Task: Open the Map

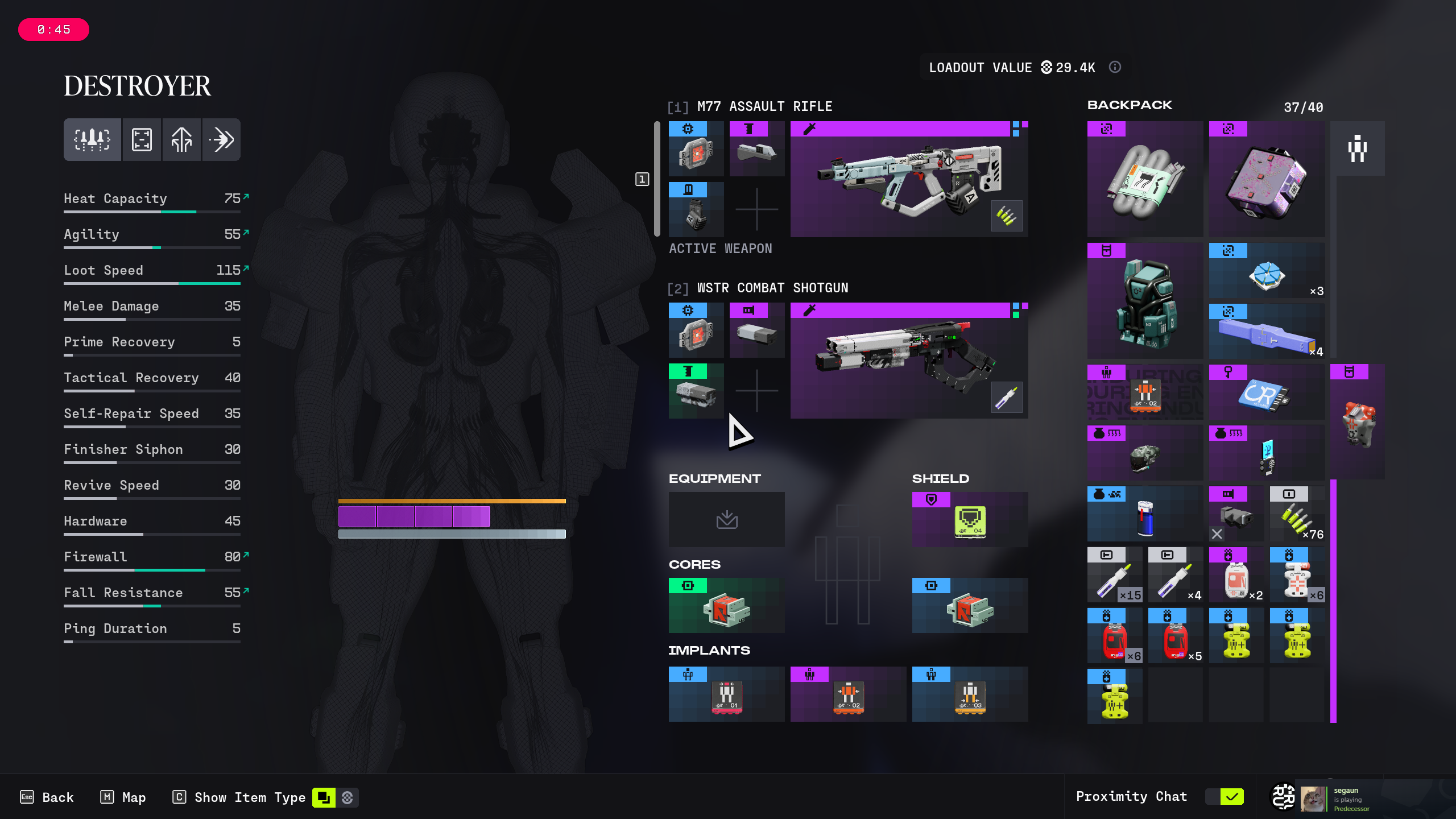Action: (x=123, y=797)
